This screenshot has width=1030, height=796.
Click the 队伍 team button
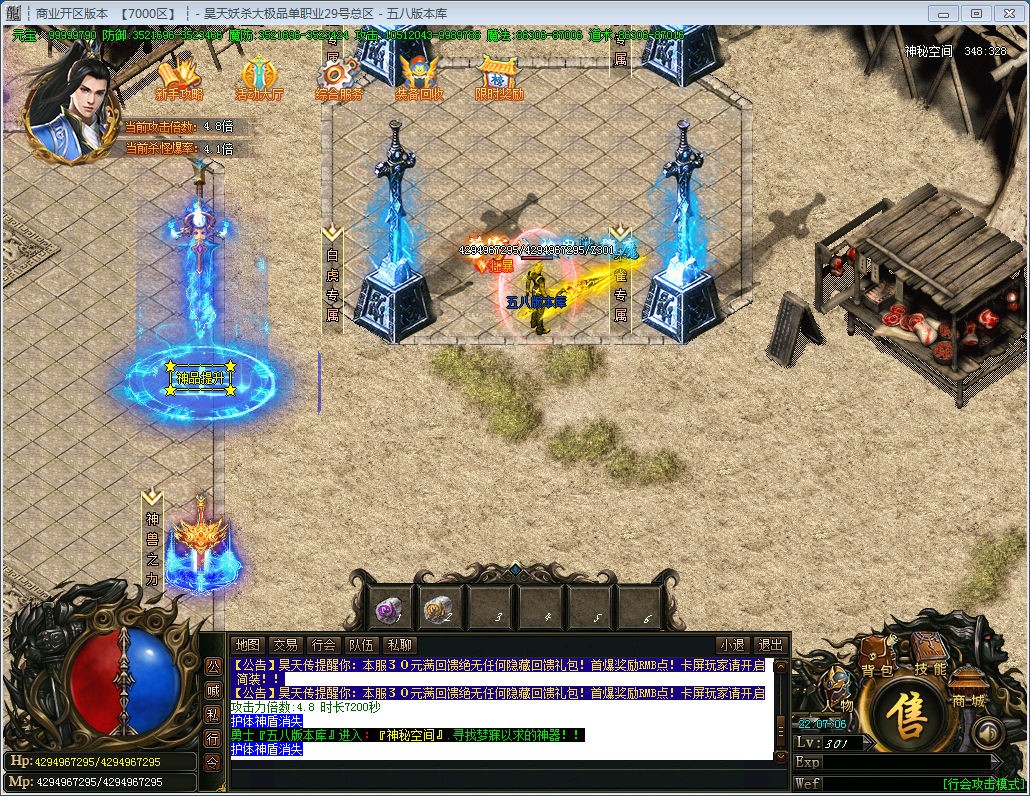361,645
